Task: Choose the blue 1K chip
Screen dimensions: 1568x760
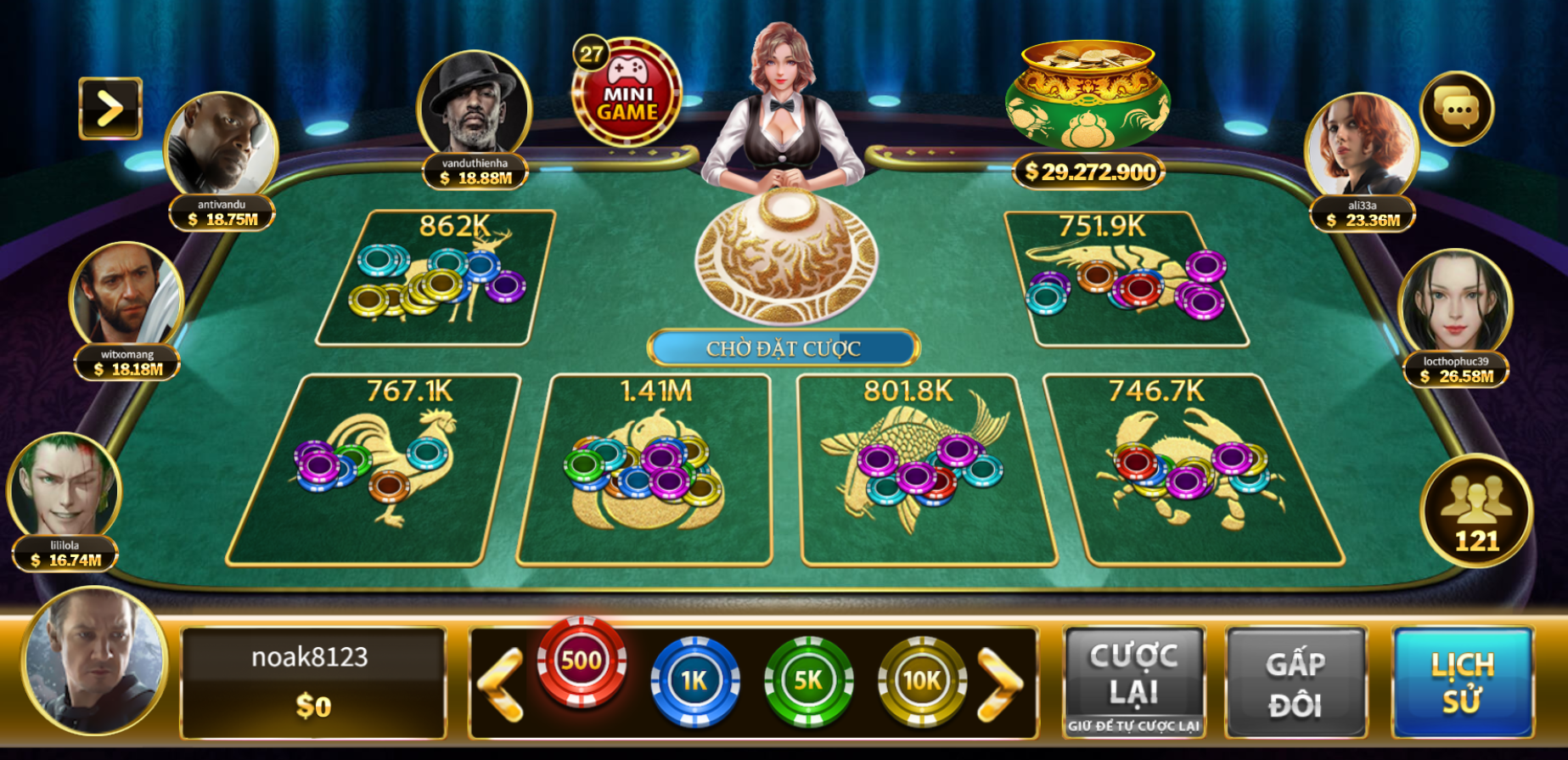Action: [694, 680]
